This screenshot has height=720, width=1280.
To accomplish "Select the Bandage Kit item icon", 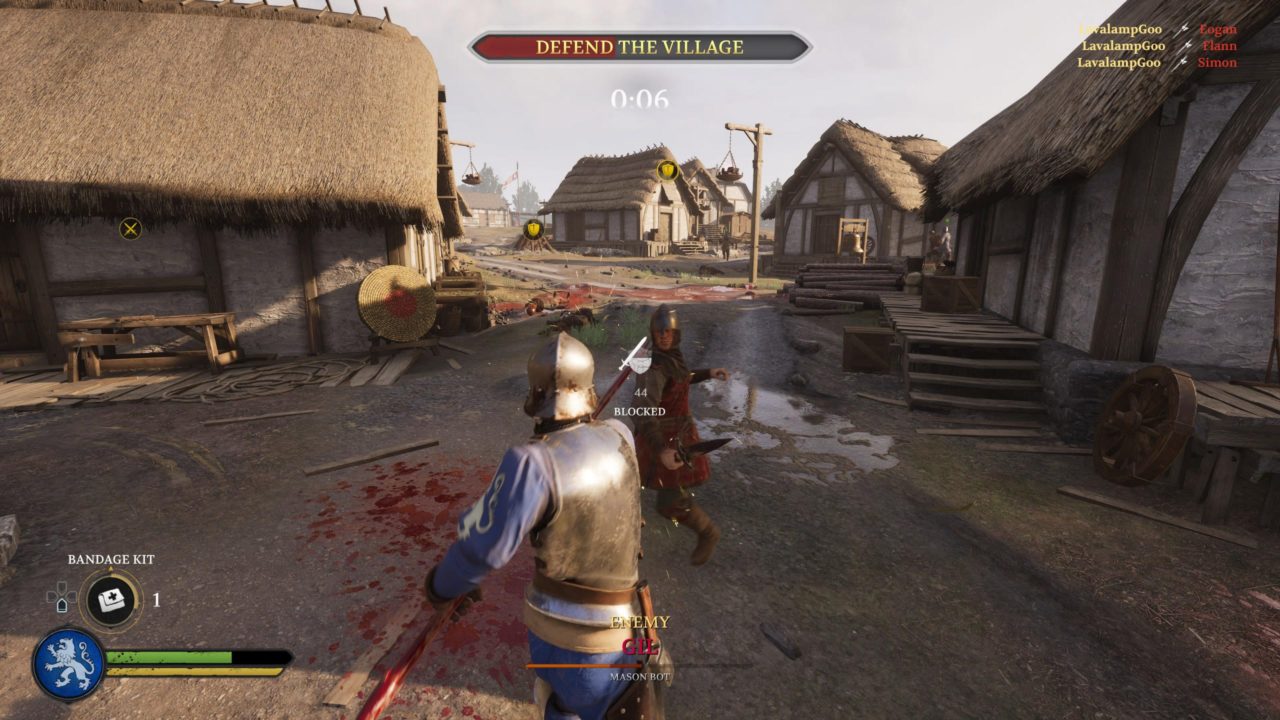I will pos(111,600).
